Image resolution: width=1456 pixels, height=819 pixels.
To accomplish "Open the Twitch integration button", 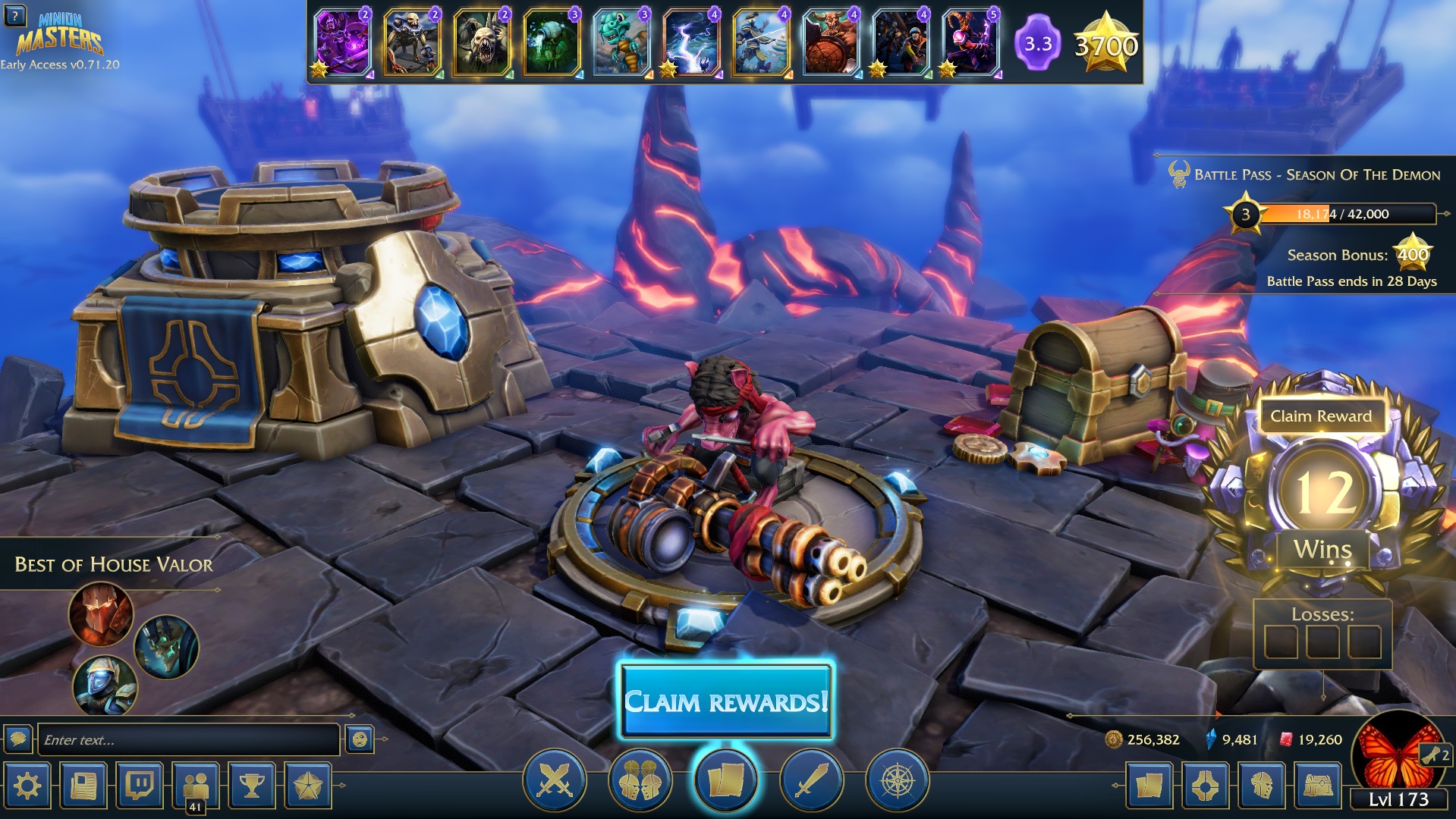I will pyautogui.click(x=140, y=786).
